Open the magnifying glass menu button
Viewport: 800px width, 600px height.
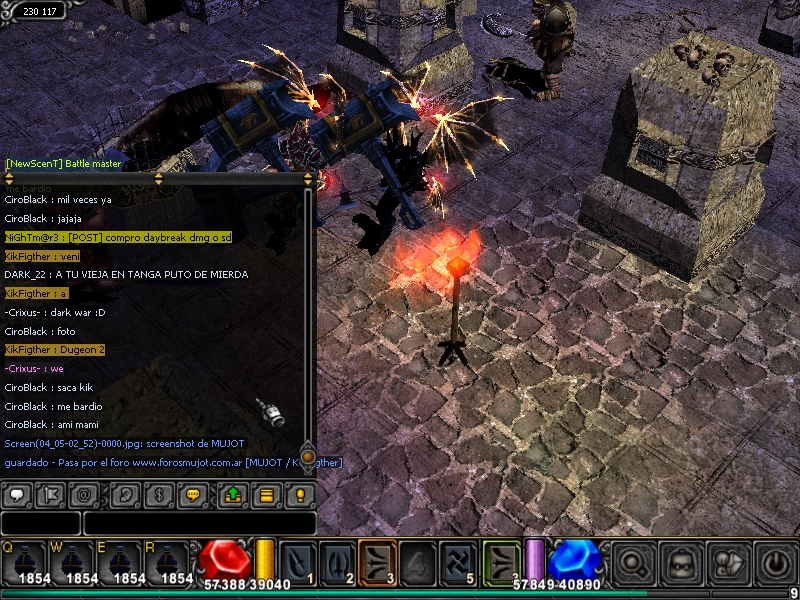tap(633, 562)
